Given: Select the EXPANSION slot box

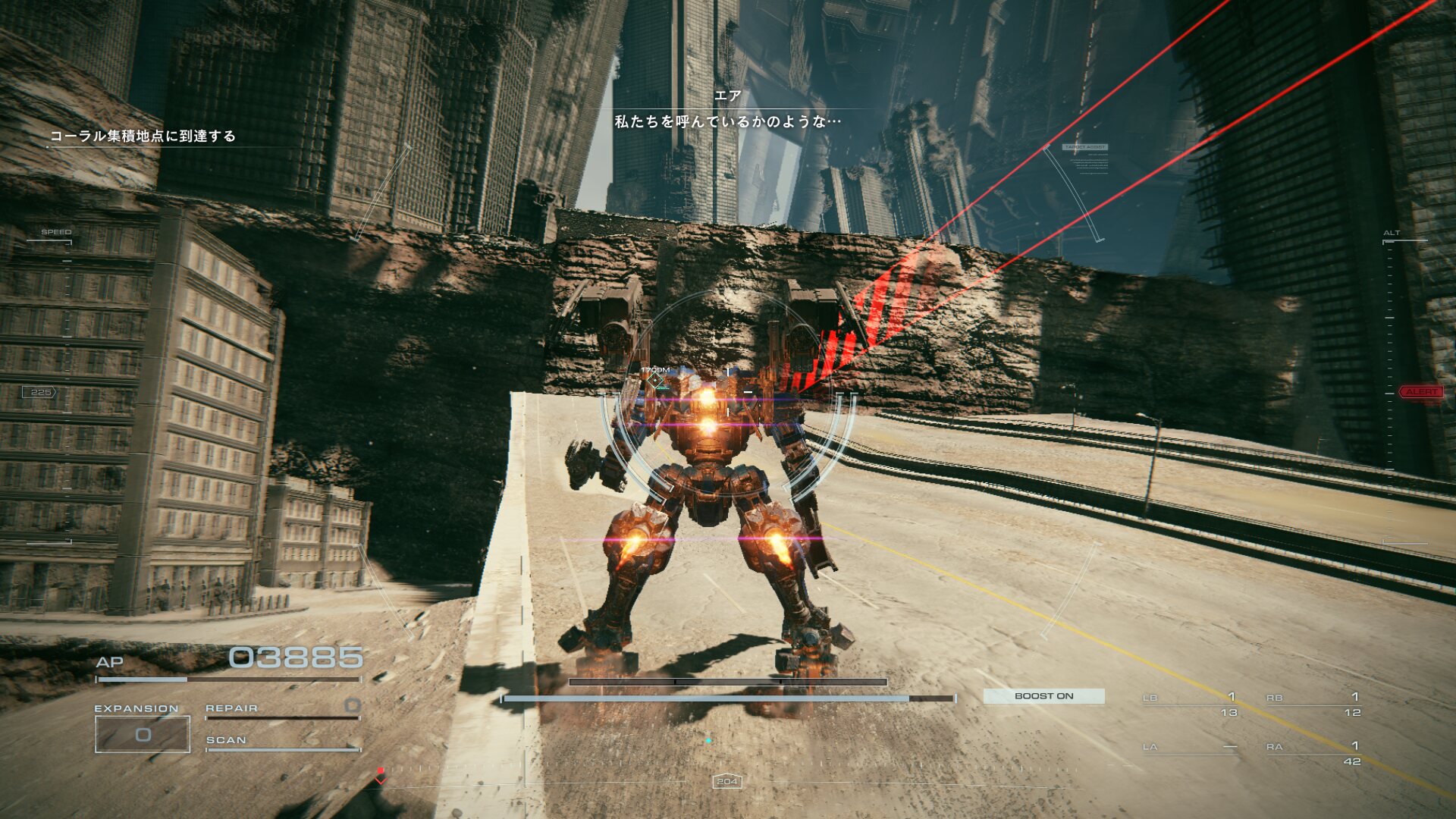Looking at the screenshot, I should coord(143,734).
